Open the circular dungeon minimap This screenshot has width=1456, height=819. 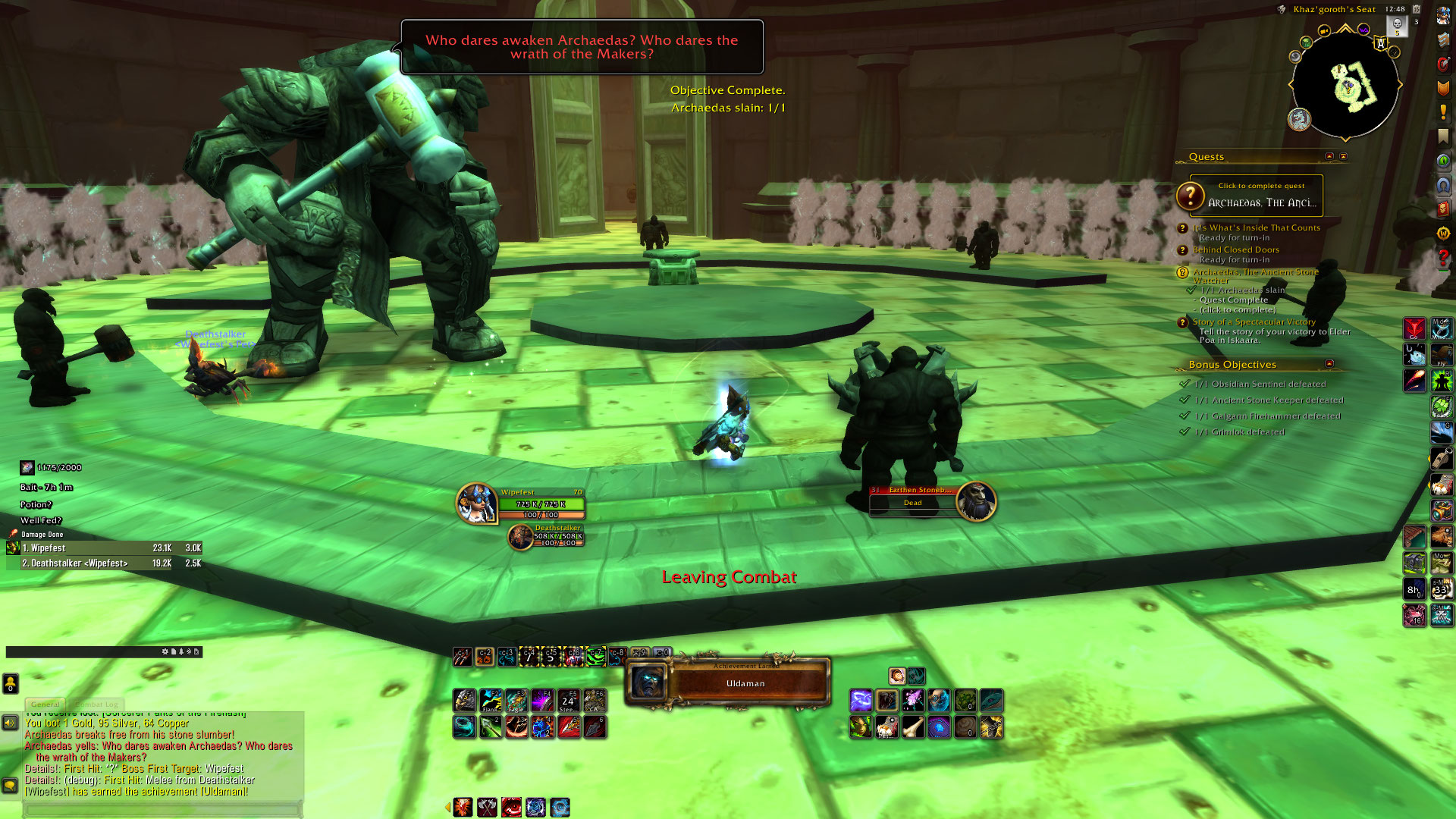coord(1345,85)
